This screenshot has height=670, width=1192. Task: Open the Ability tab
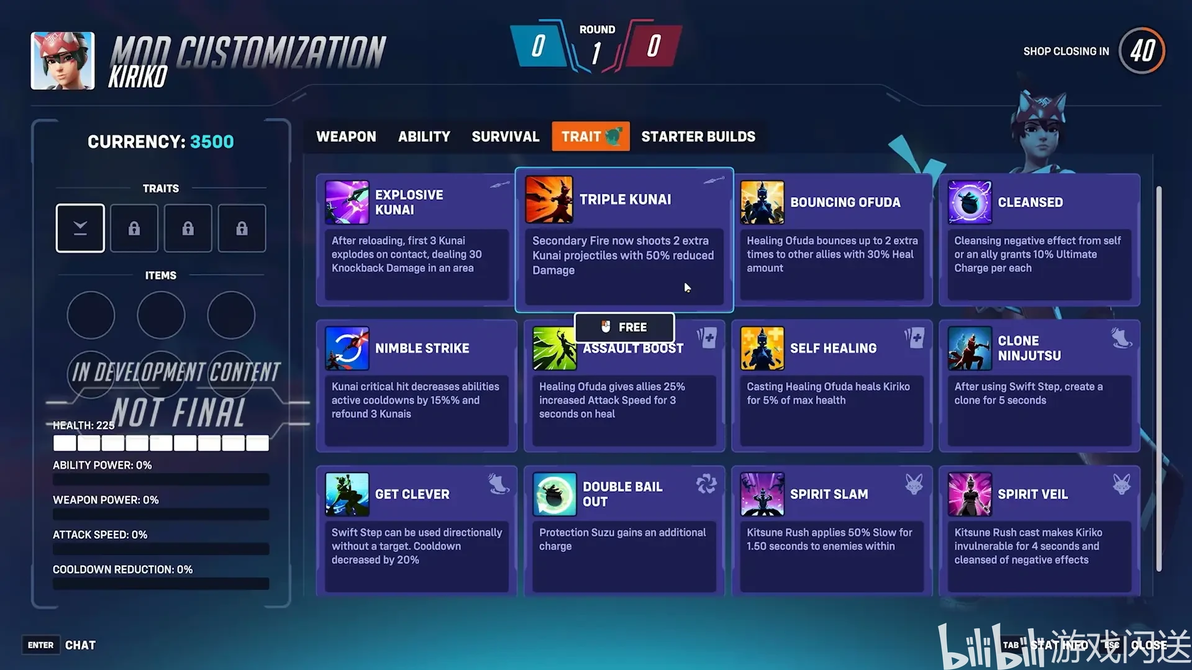[x=424, y=137]
